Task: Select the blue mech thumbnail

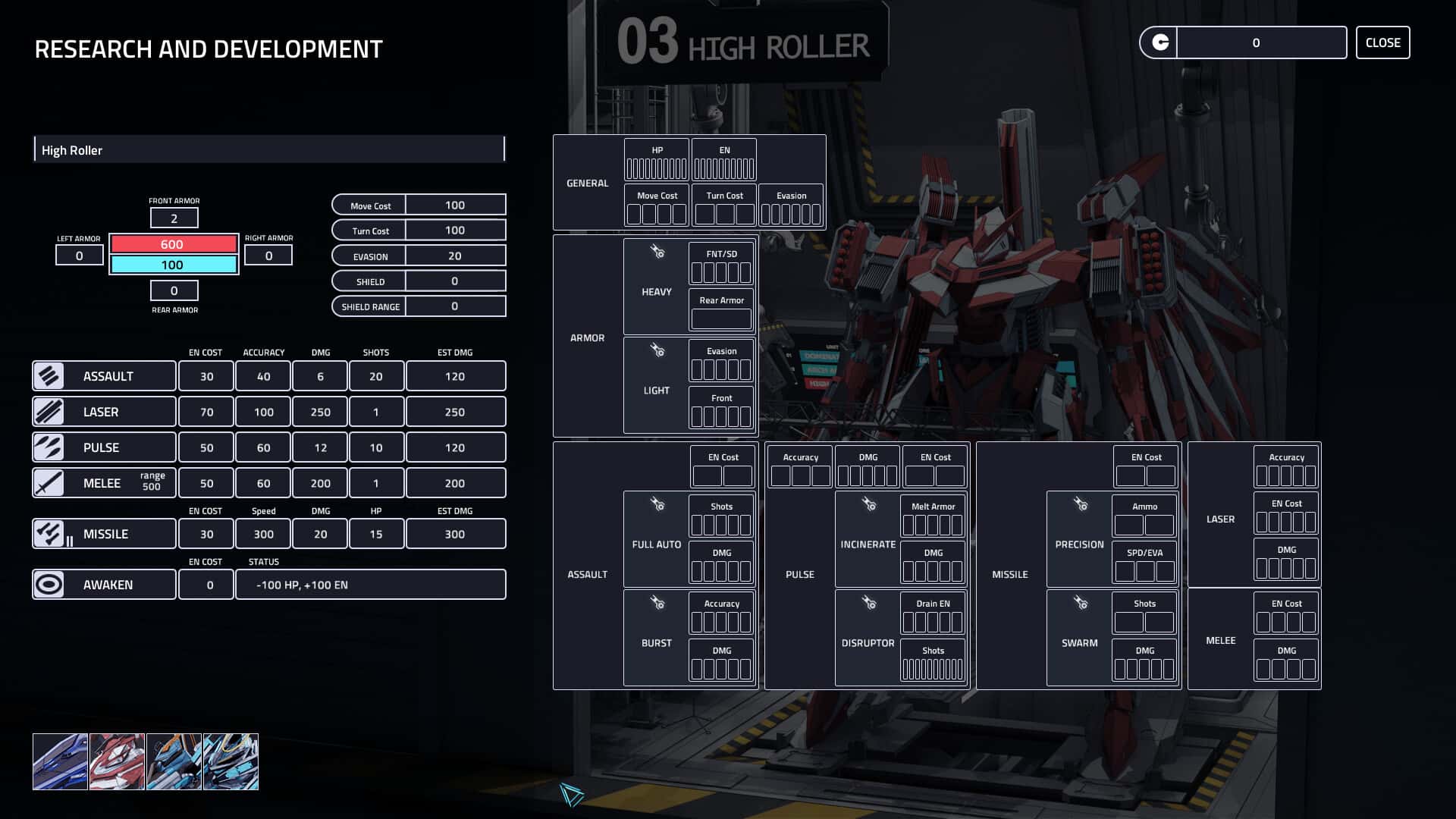Action: coord(60,761)
